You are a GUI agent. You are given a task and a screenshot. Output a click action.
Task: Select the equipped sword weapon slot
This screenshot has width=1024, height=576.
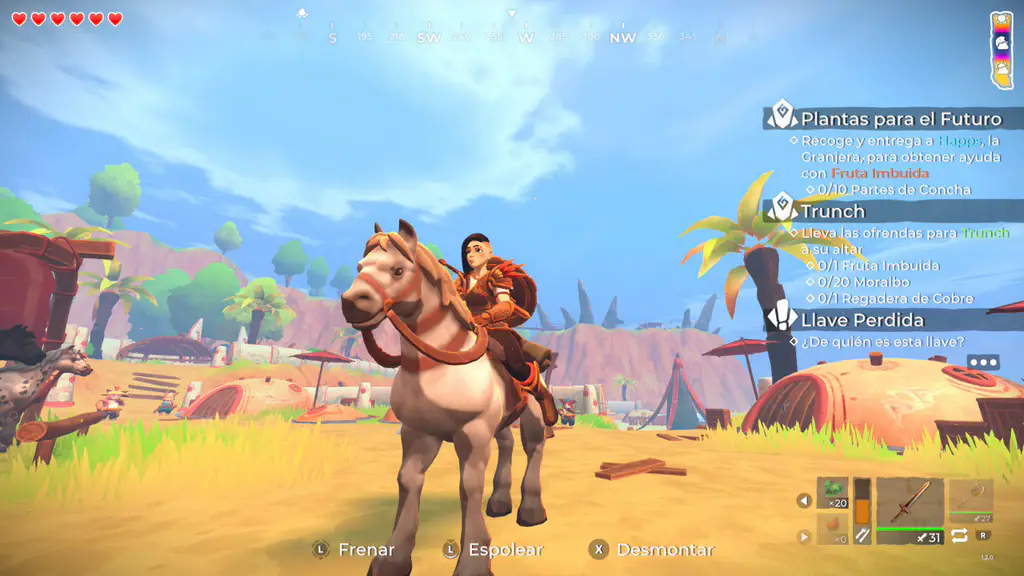[x=909, y=503]
